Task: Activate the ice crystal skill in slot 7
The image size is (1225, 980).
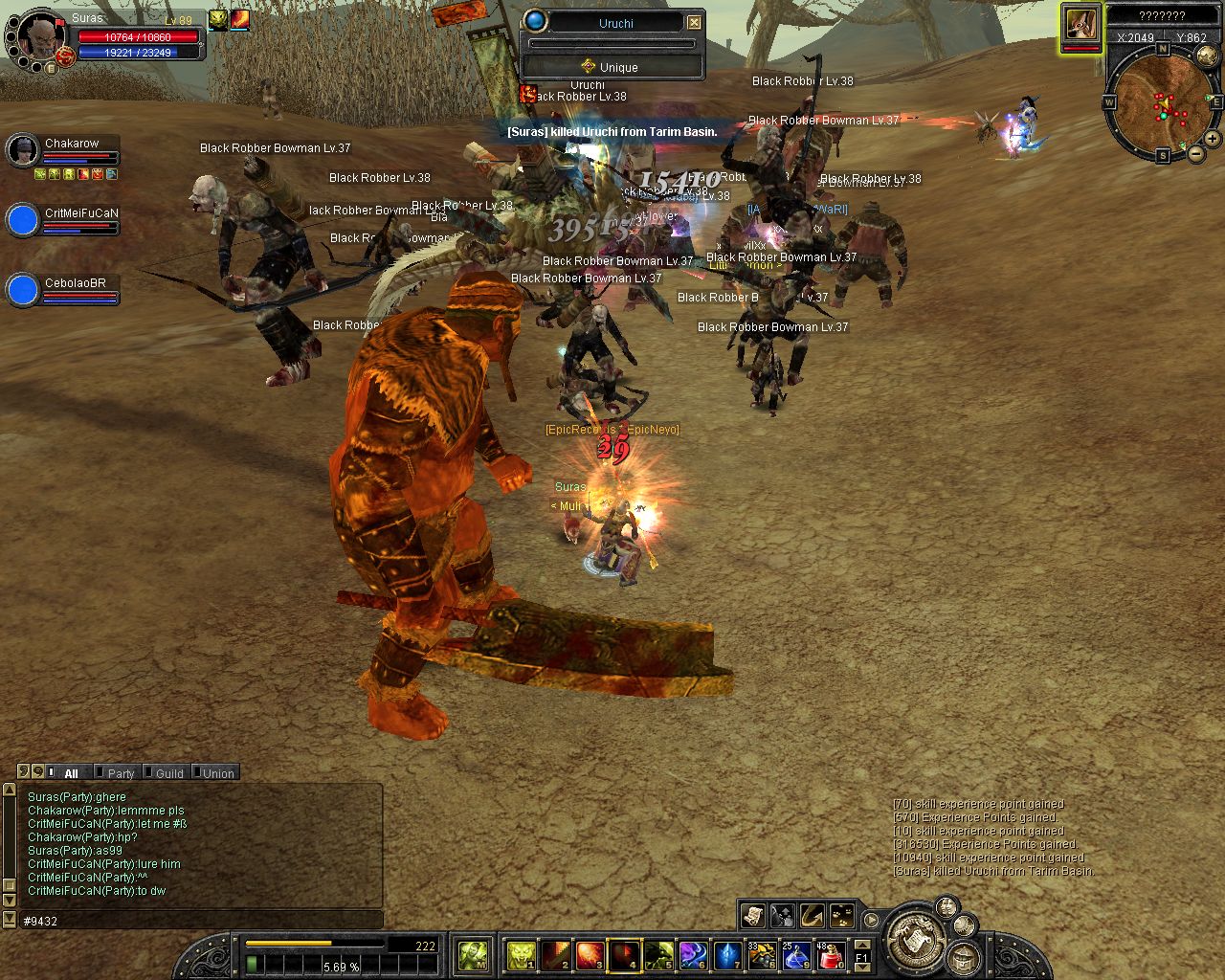Action: [x=728, y=954]
